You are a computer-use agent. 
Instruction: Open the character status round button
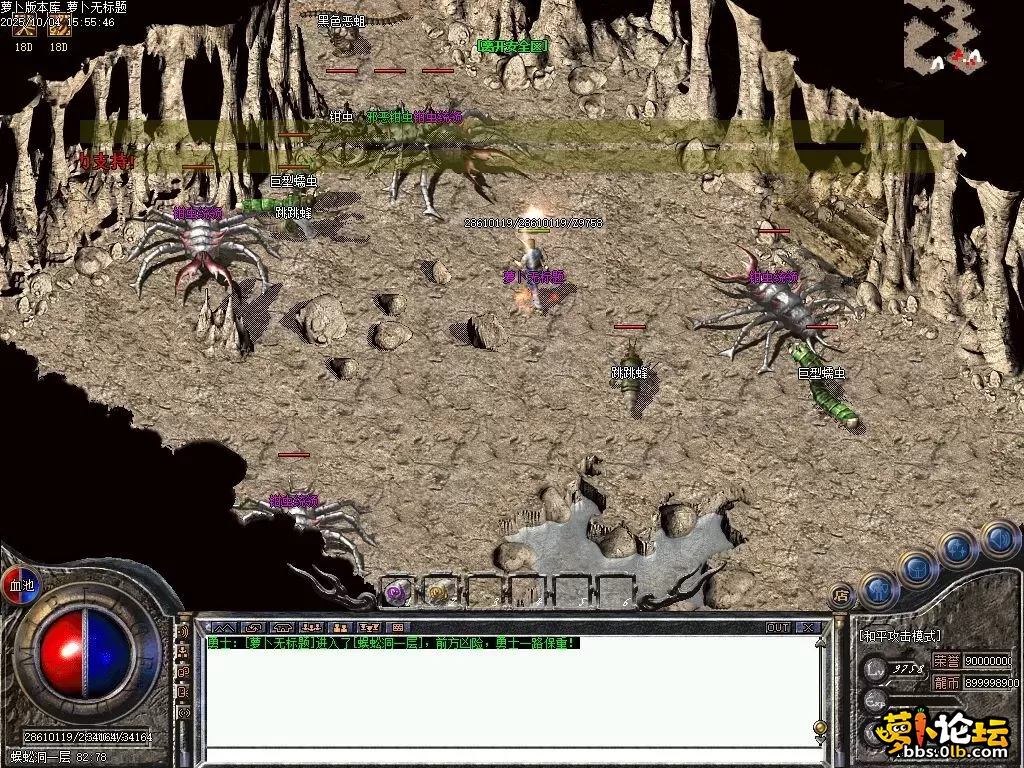(x=879, y=590)
